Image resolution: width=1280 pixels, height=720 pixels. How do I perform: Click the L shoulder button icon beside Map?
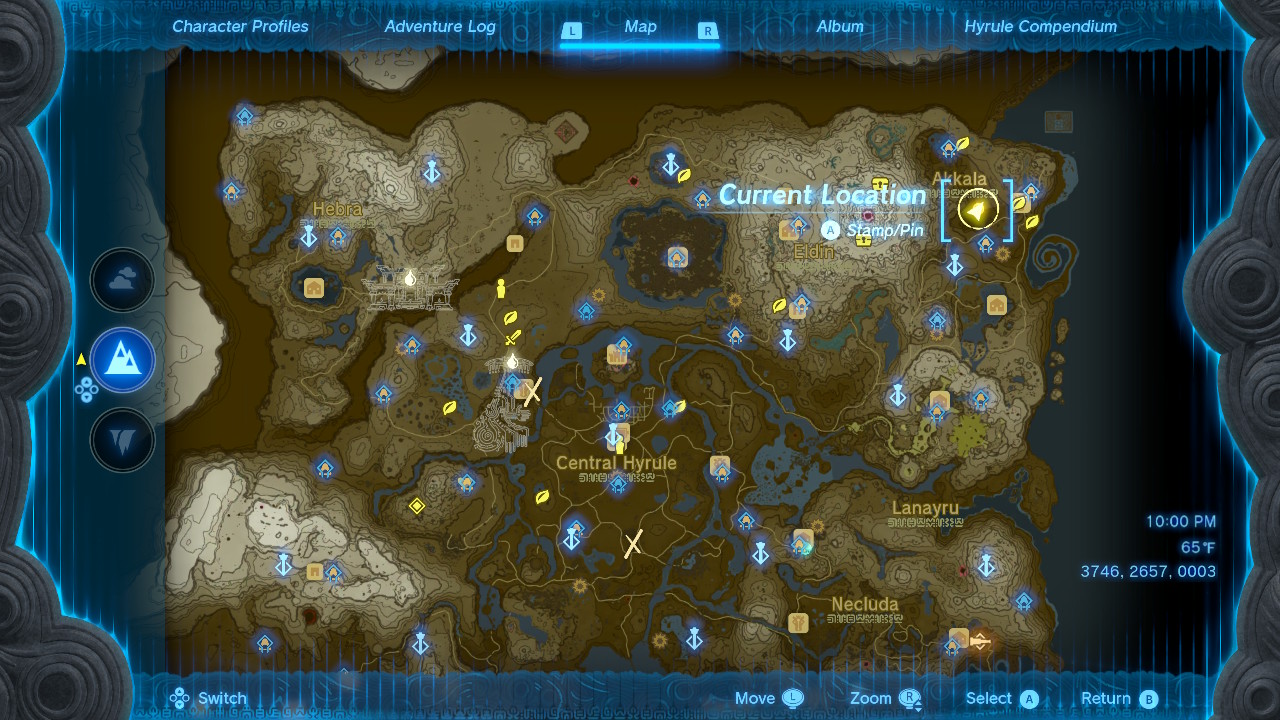pos(573,31)
